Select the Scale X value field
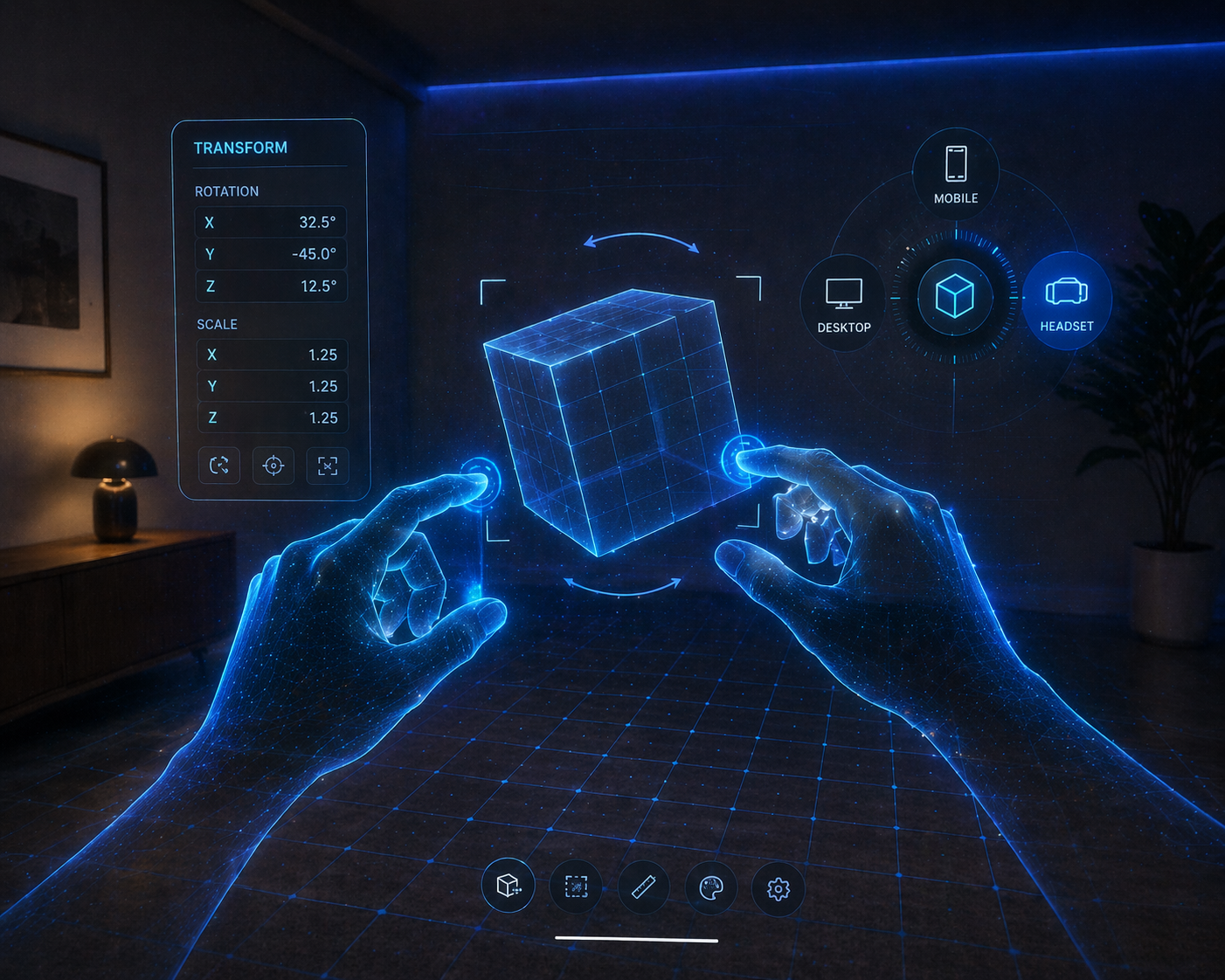The height and width of the screenshot is (980, 1225). (x=273, y=355)
